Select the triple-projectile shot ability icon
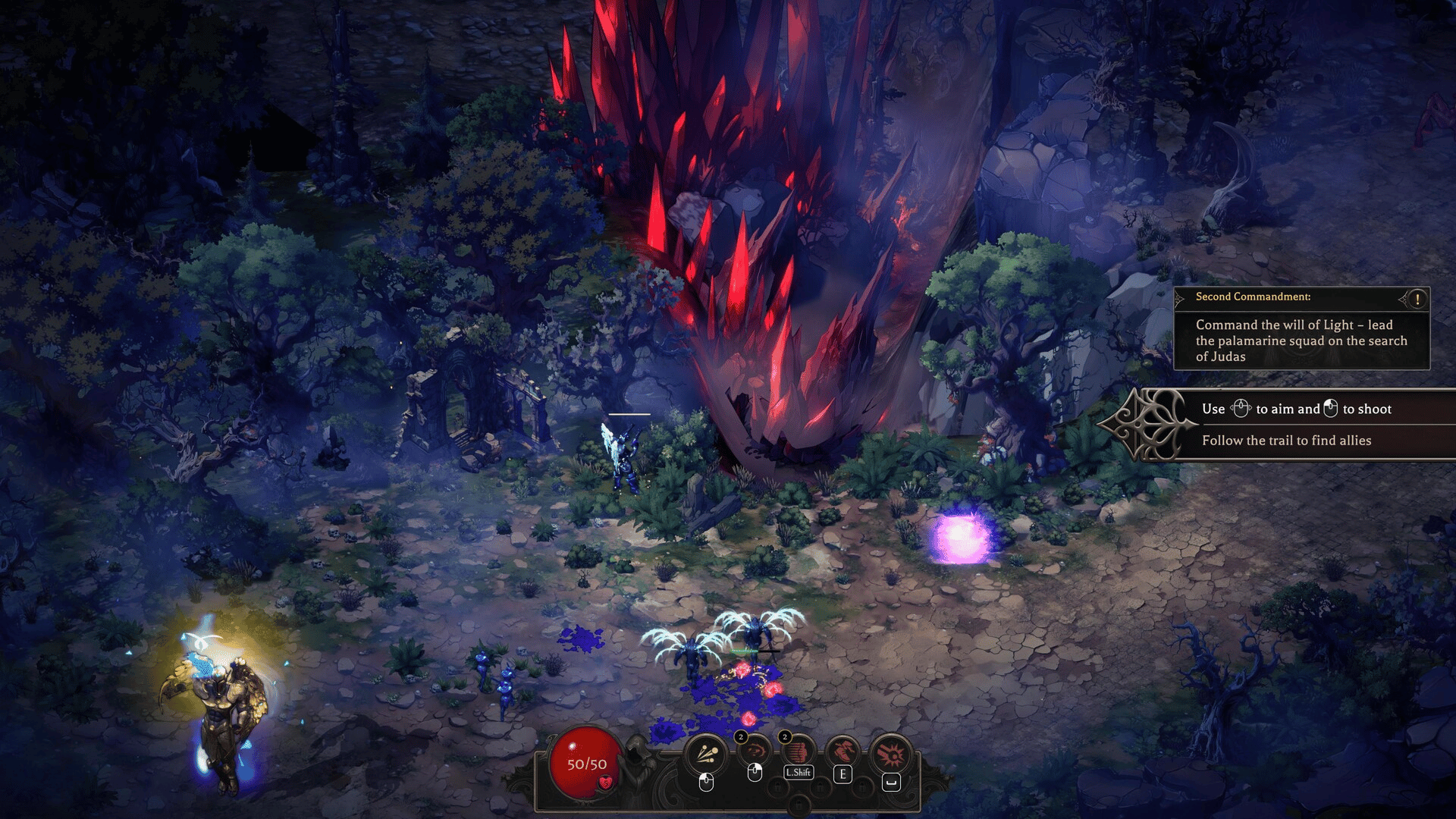The width and height of the screenshot is (1456, 819). pyautogui.click(x=707, y=754)
